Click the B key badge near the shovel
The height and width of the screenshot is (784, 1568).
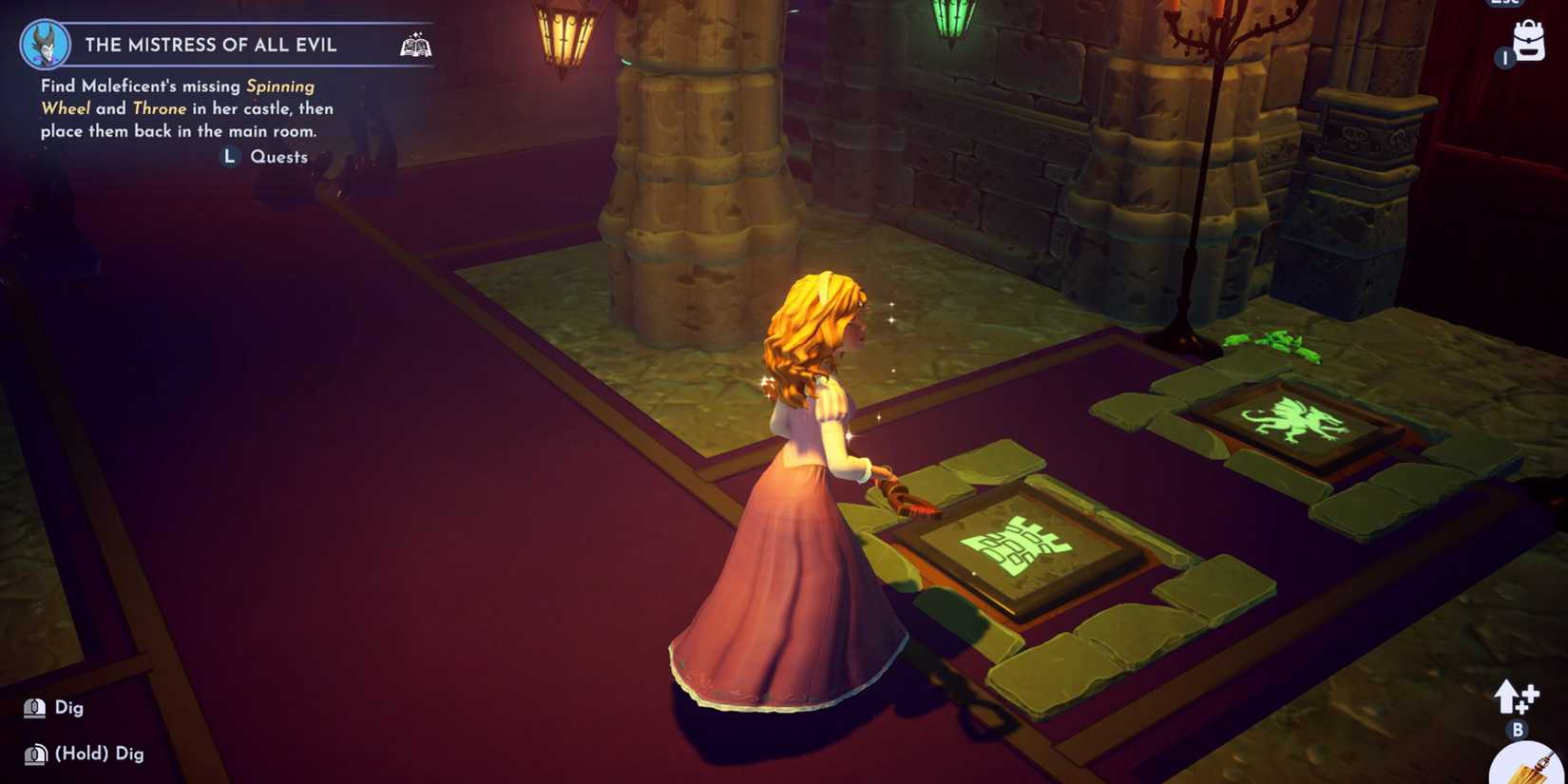coord(1518,730)
